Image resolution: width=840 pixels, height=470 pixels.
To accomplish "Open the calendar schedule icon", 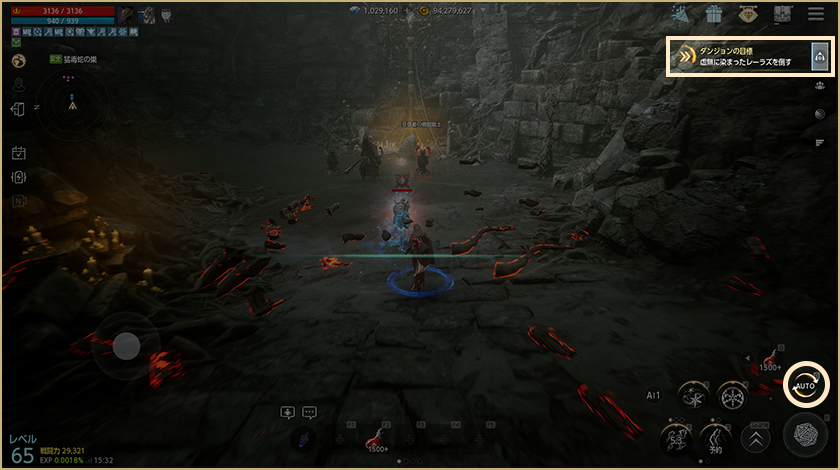I will point(18,153).
